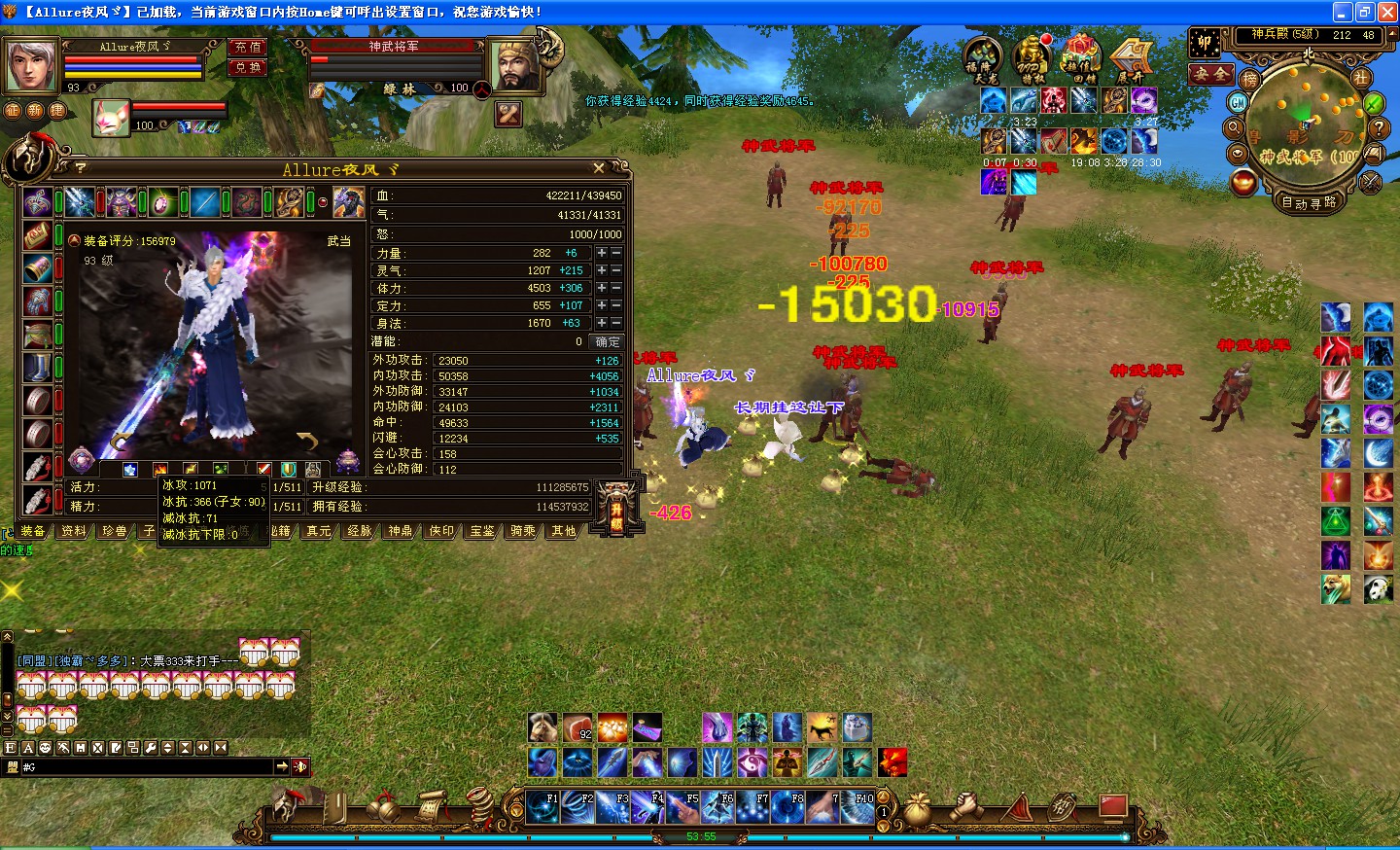Image resolution: width=1400 pixels, height=850 pixels.
Task: Select the 骑乘 tab
Action: pyautogui.click(x=523, y=531)
